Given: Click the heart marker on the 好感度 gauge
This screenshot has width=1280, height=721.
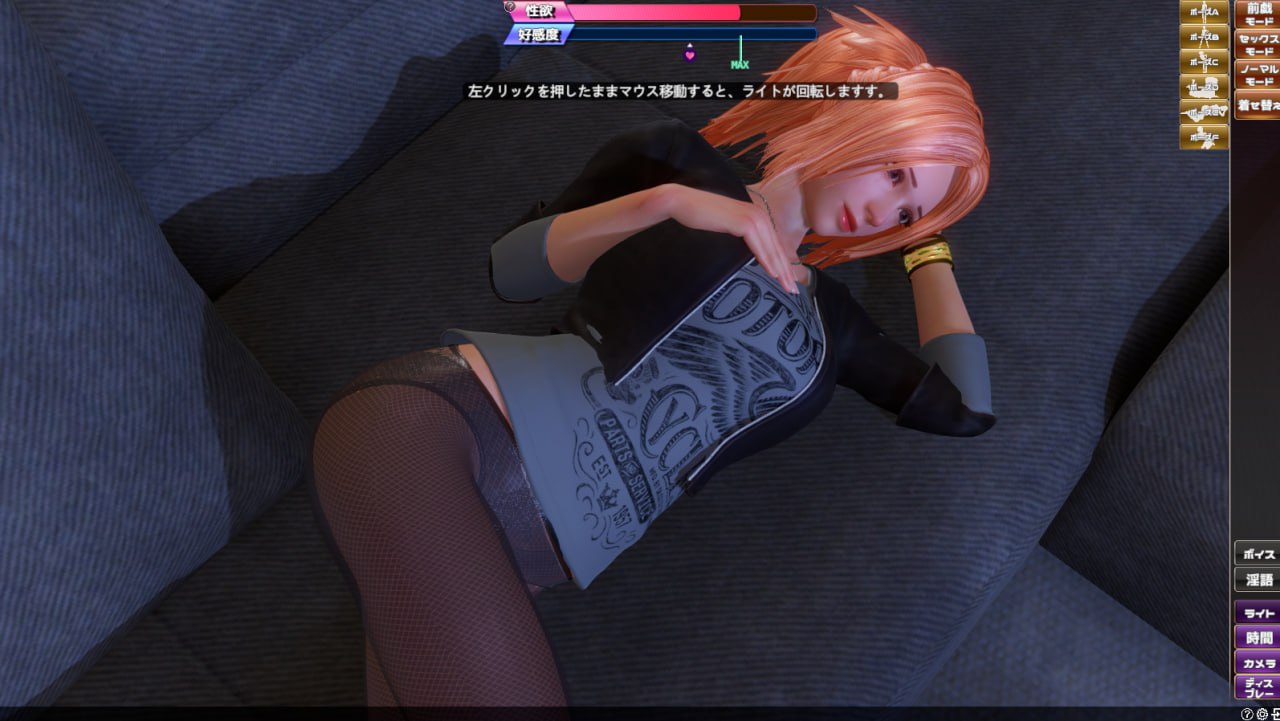Looking at the screenshot, I should click(x=690, y=54).
